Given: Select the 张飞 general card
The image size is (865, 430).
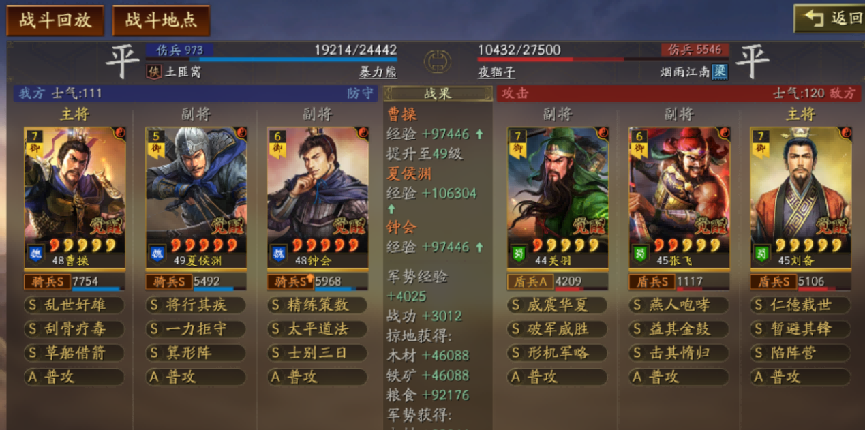Looking at the screenshot, I should (679, 195).
